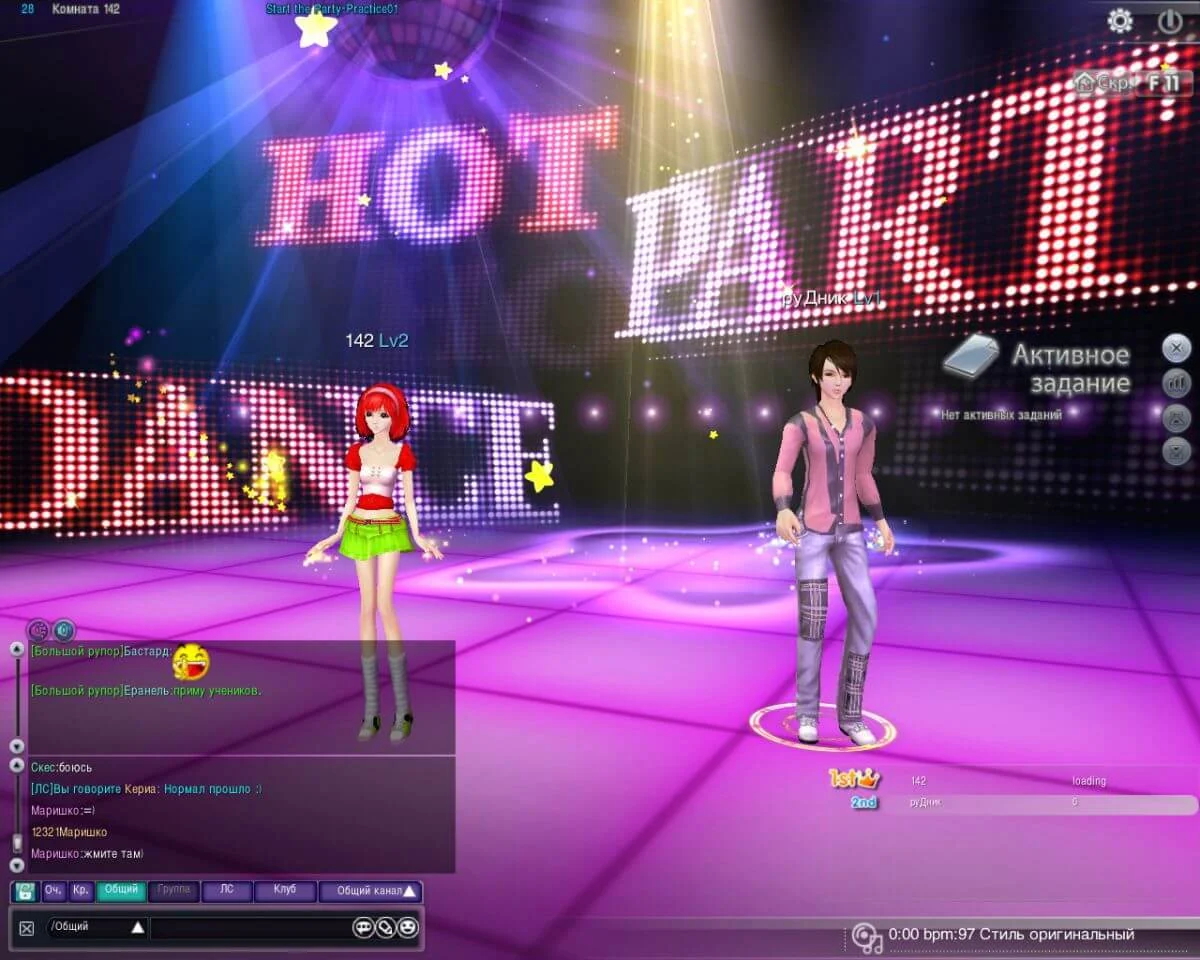The width and height of the screenshot is (1200, 960).
Task: Select the Оч. chat tab
Action: 54,890
